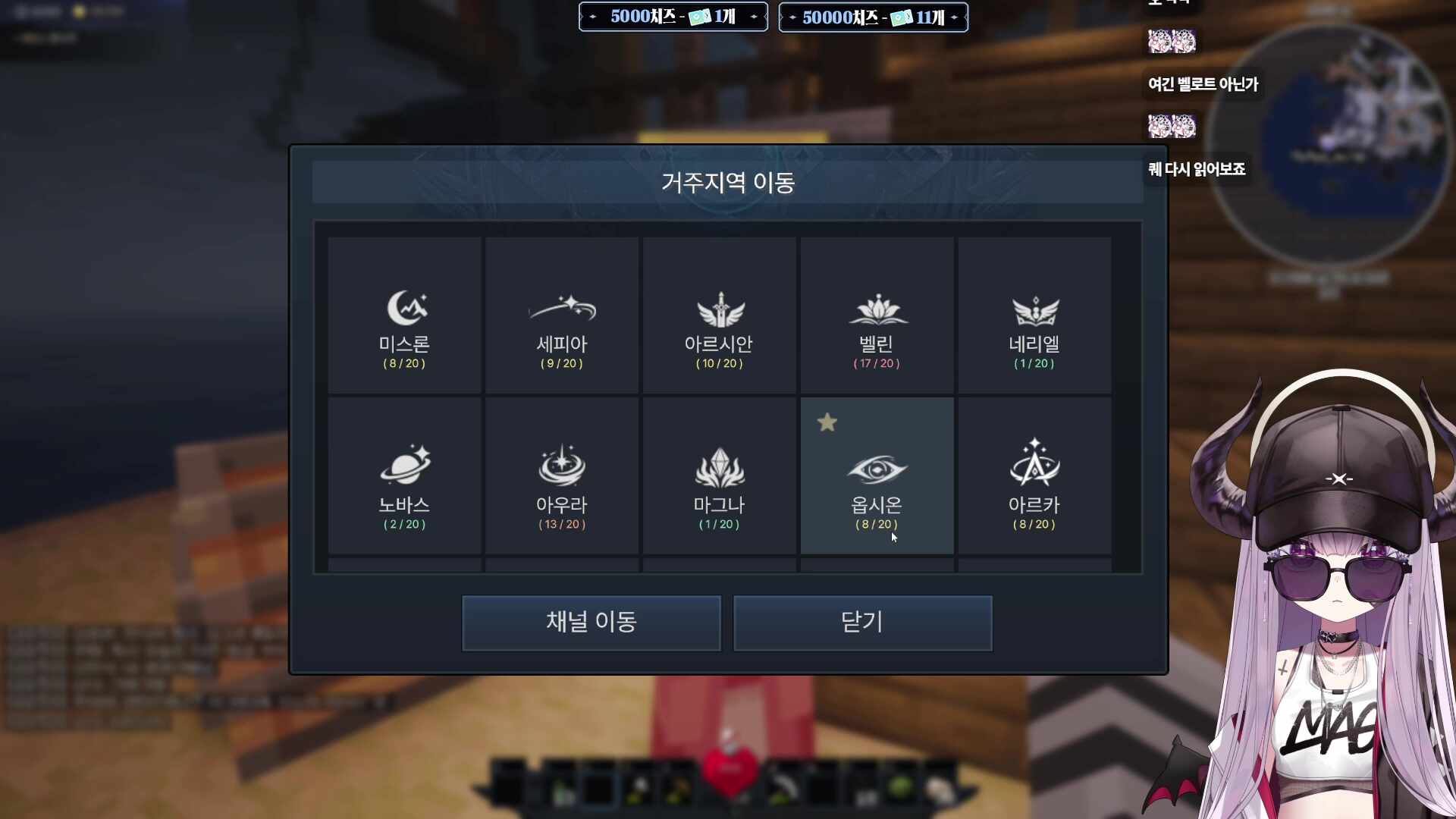
Task: Select the 아르카 sparkle emblem icon
Action: click(x=1034, y=468)
